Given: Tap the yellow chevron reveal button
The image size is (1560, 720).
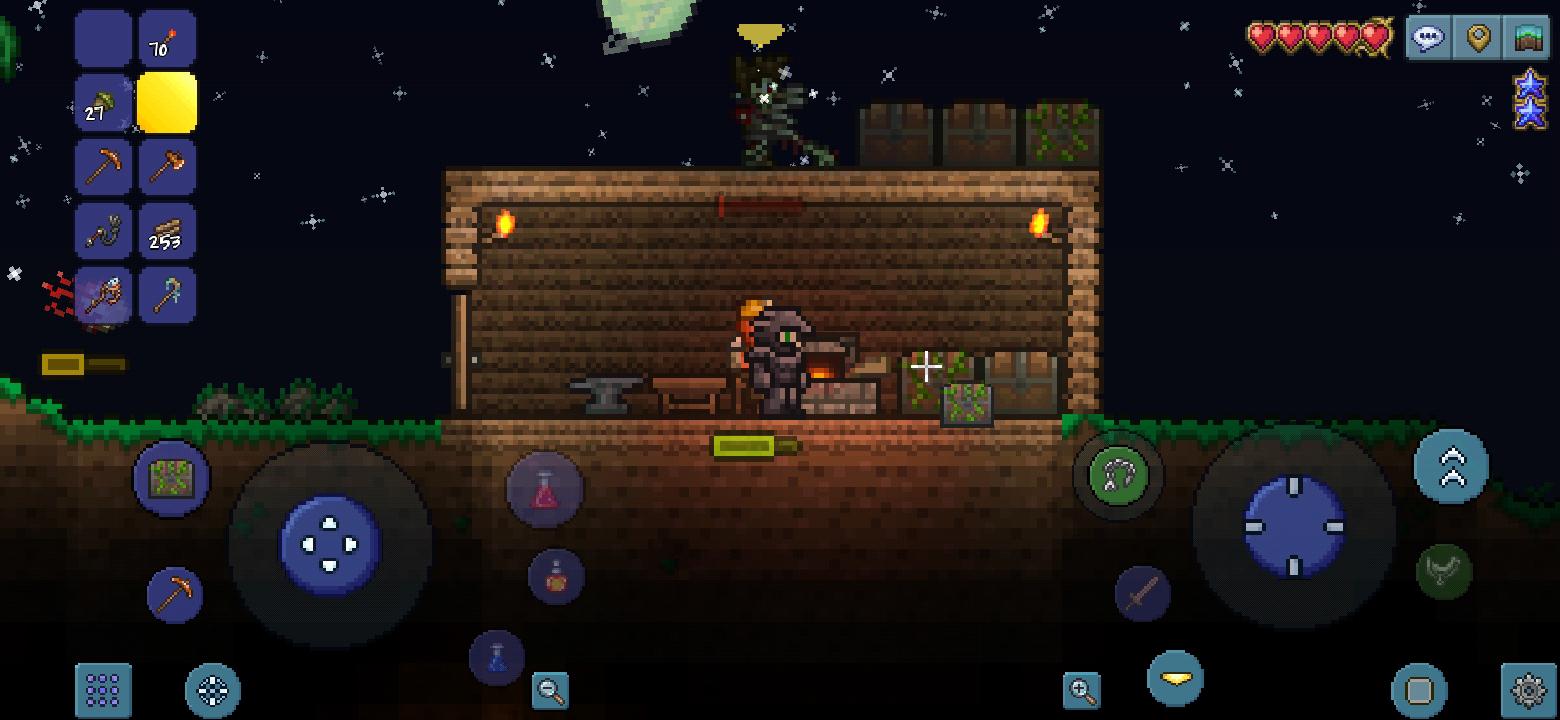Looking at the screenshot, I should (x=1177, y=678).
